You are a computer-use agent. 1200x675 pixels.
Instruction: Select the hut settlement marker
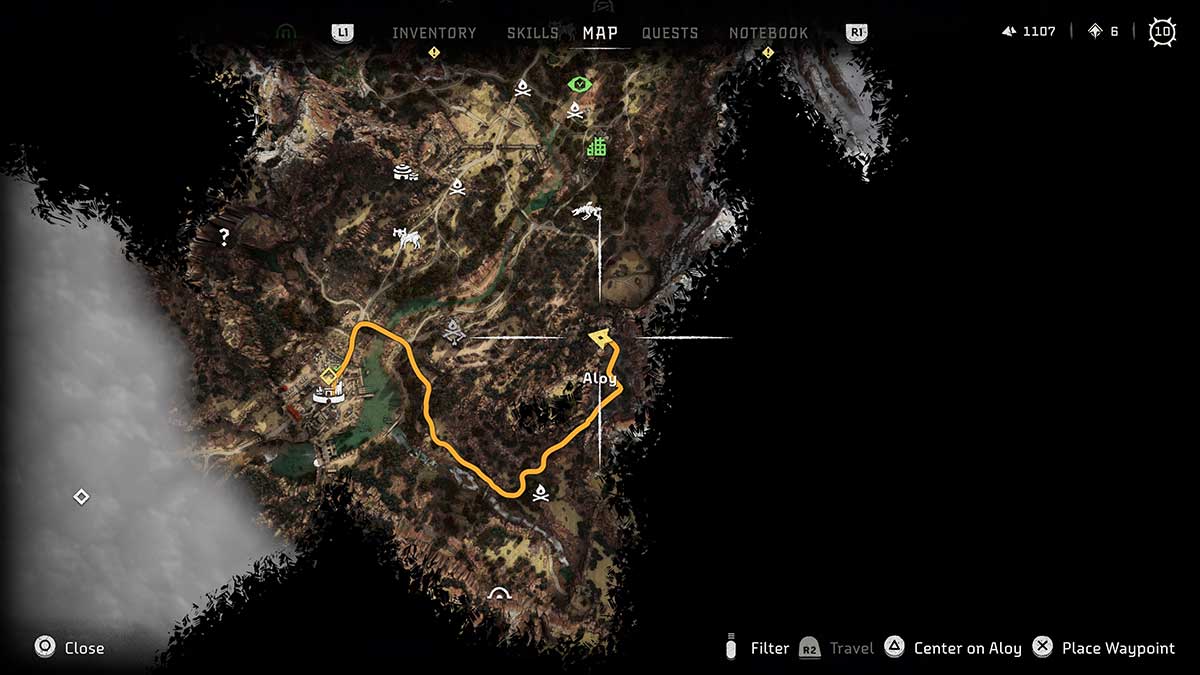[x=406, y=172]
